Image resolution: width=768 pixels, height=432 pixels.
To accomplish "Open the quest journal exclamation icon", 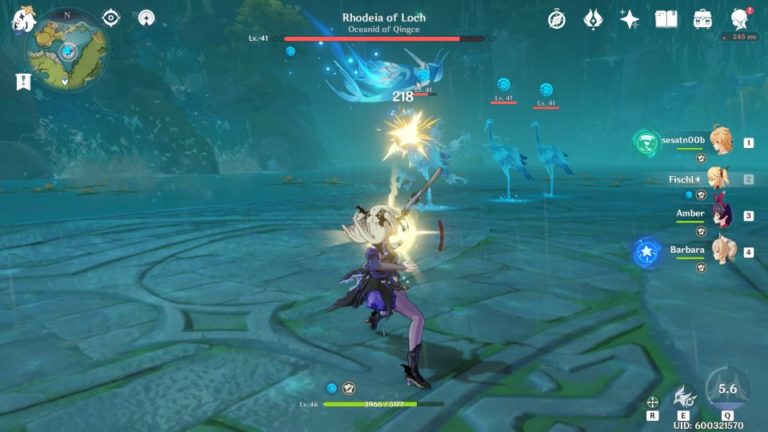I will 23,82.
